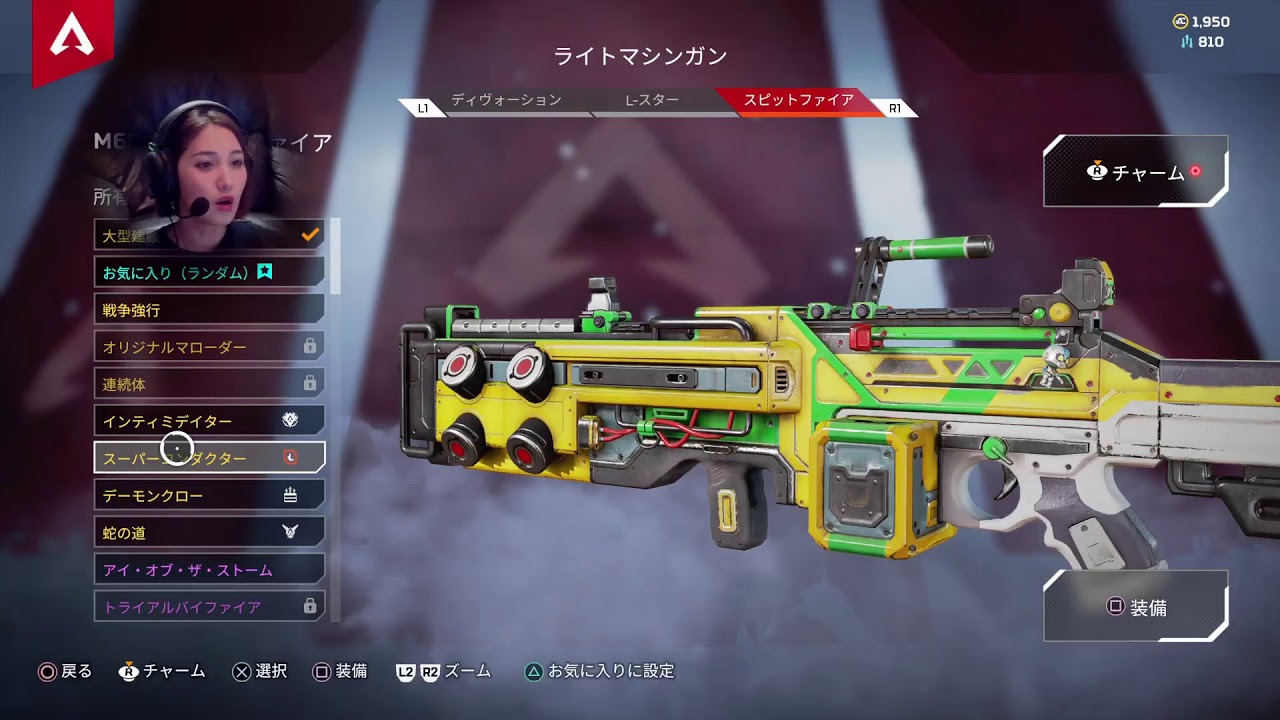Click the skin list scrollbar
This screenshot has height=720, width=1280.
pos(336,256)
